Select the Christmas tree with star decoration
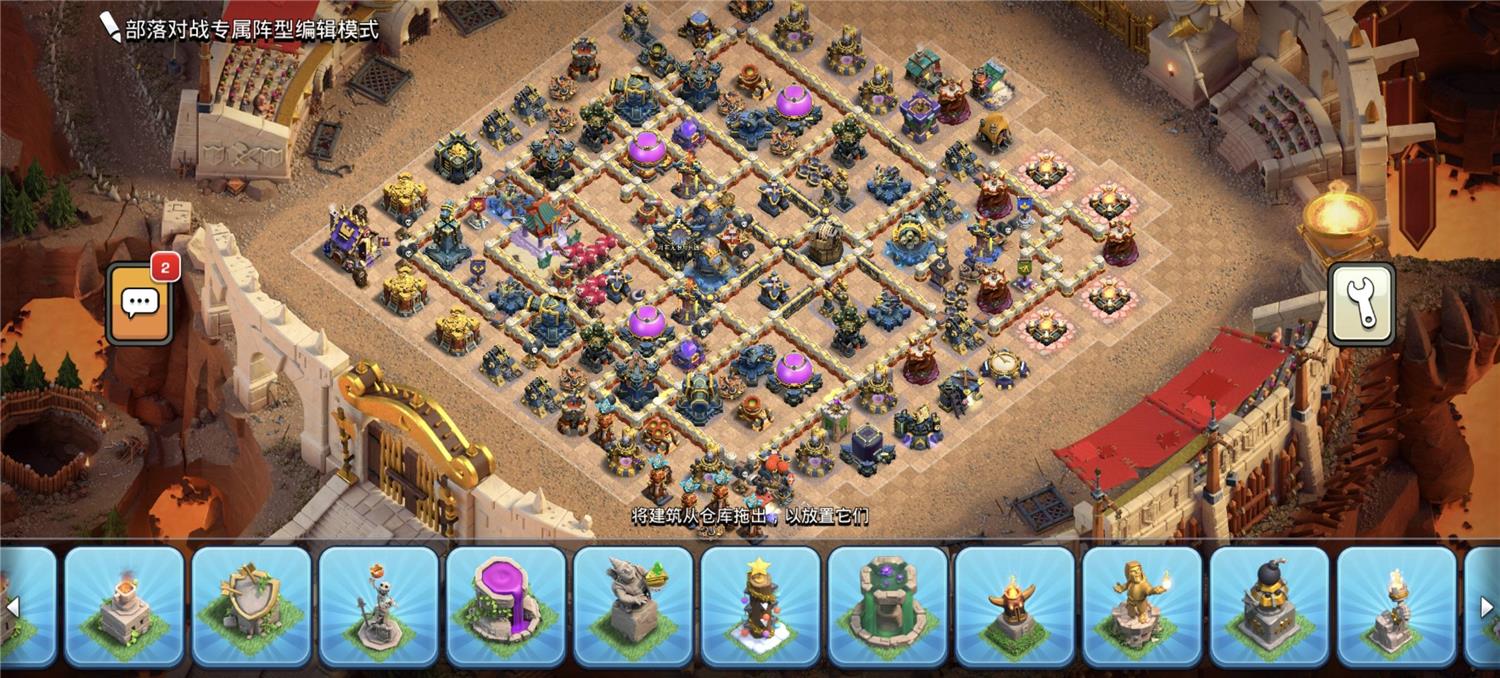This screenshot has height=678, width=1500. 759,607
